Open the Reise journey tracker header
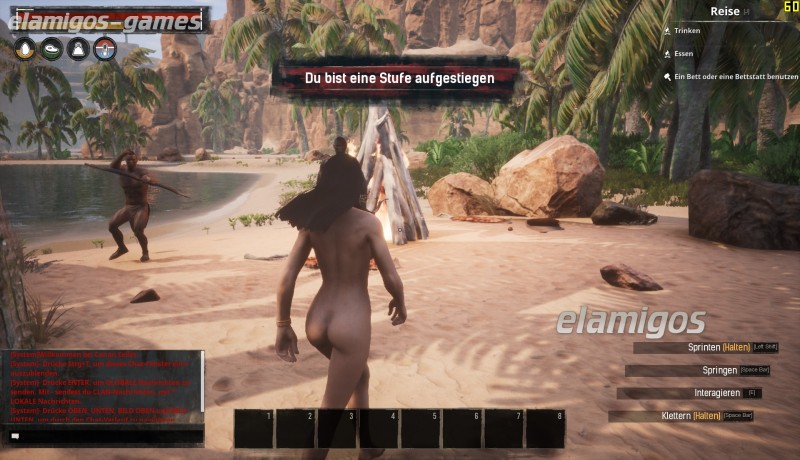This screenshot has width=800, height=460. coord(725,11)
